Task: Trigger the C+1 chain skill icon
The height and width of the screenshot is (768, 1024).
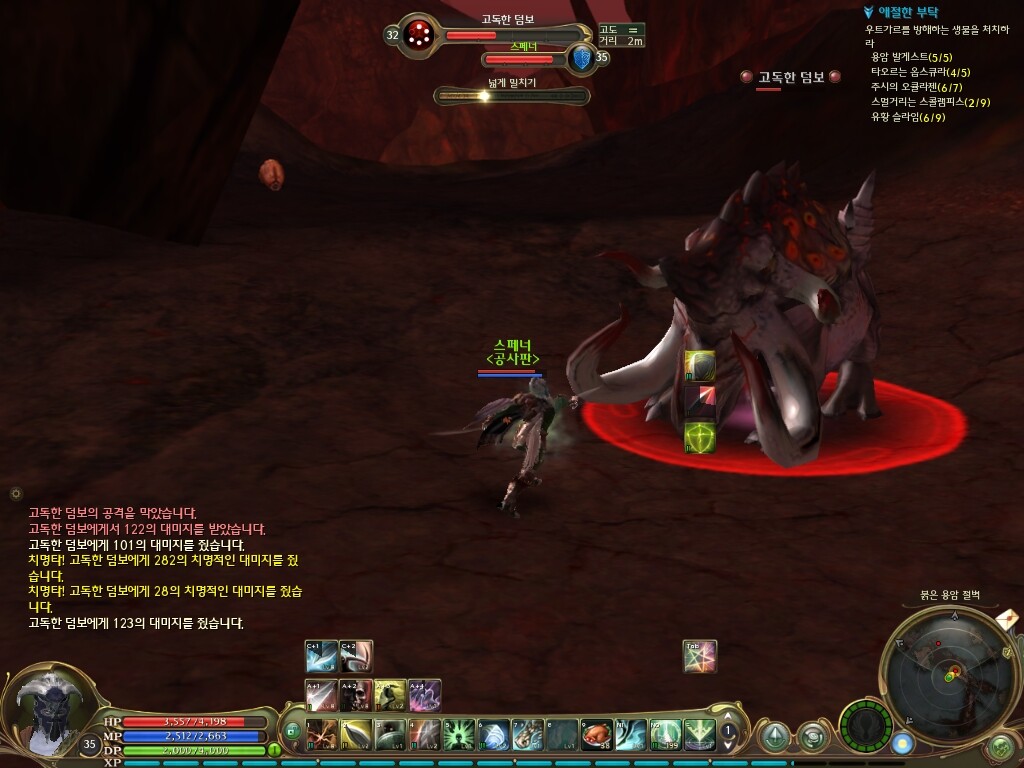Action: click(322, 656)
